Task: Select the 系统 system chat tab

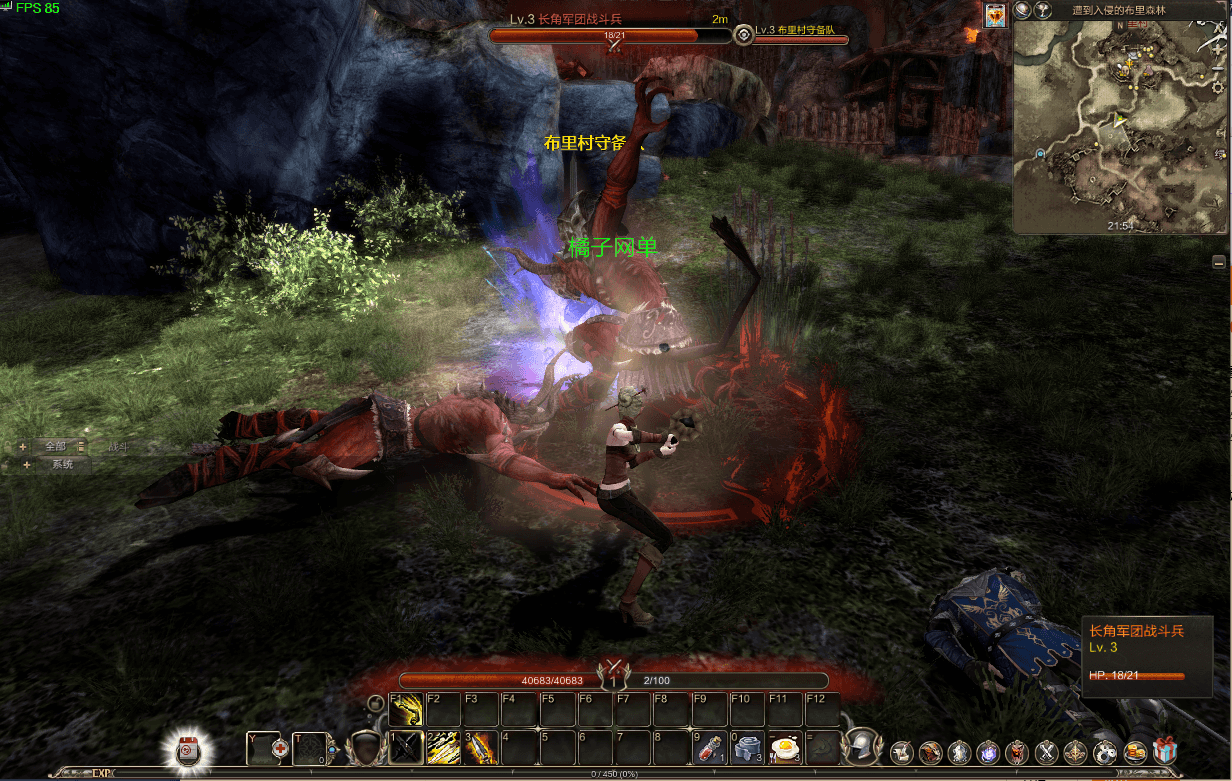Action: [x=62, y=464]
